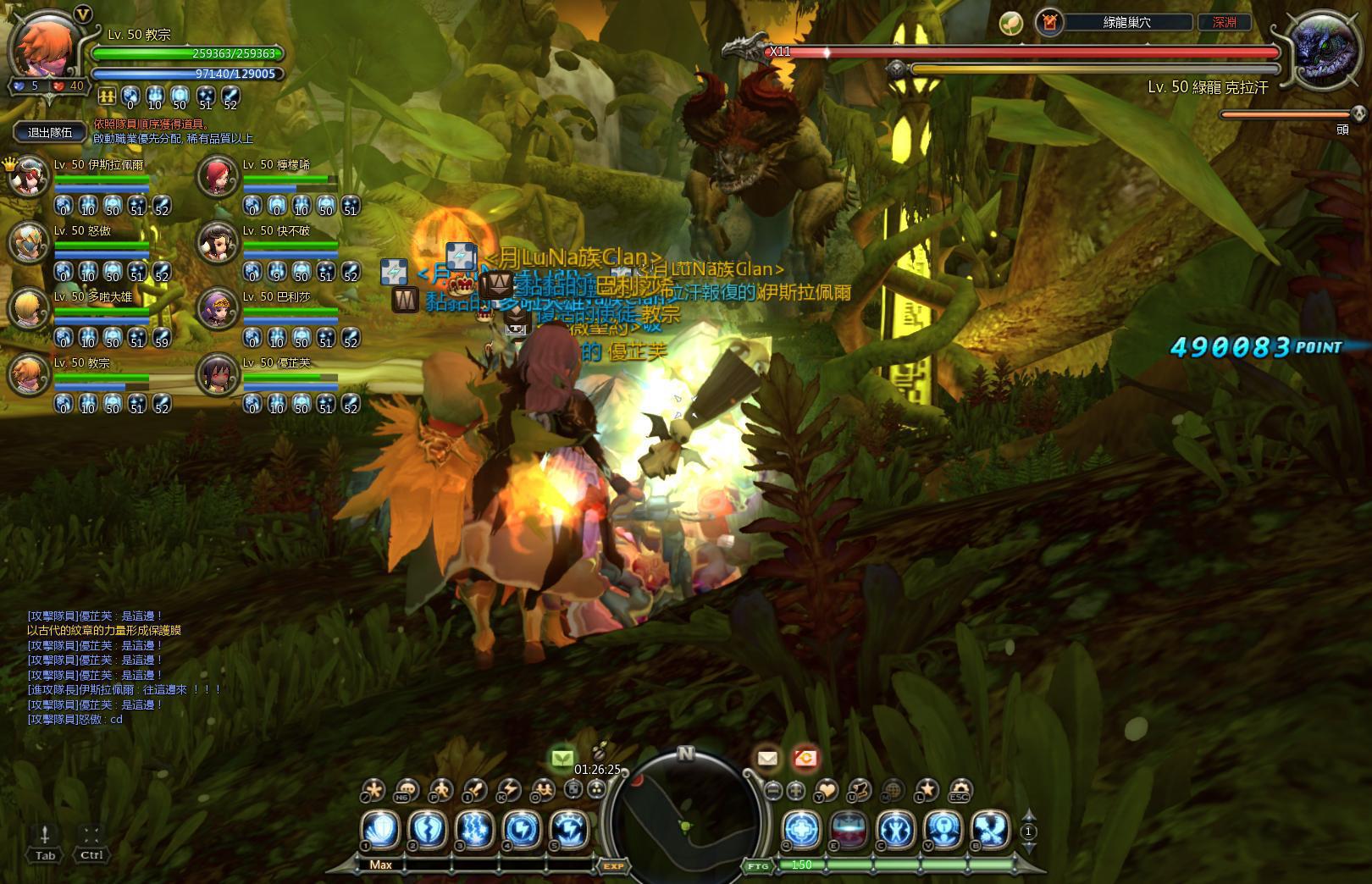Activate the healing cross skill on Q
The width and height of the screenshot is (1372, 884).
coord(801,830)
